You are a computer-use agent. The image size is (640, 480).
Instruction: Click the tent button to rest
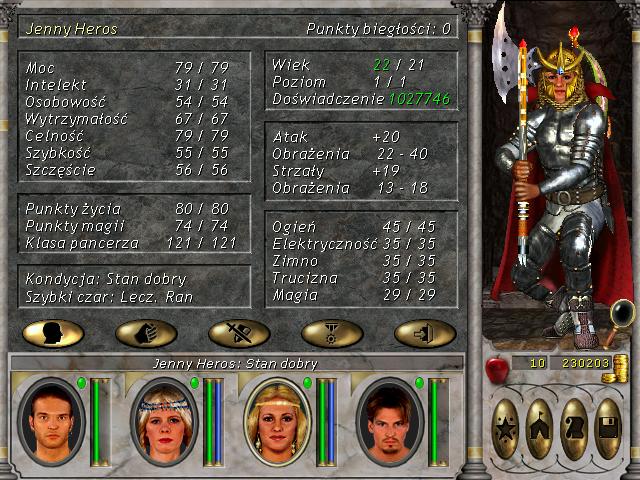[540, 429]
